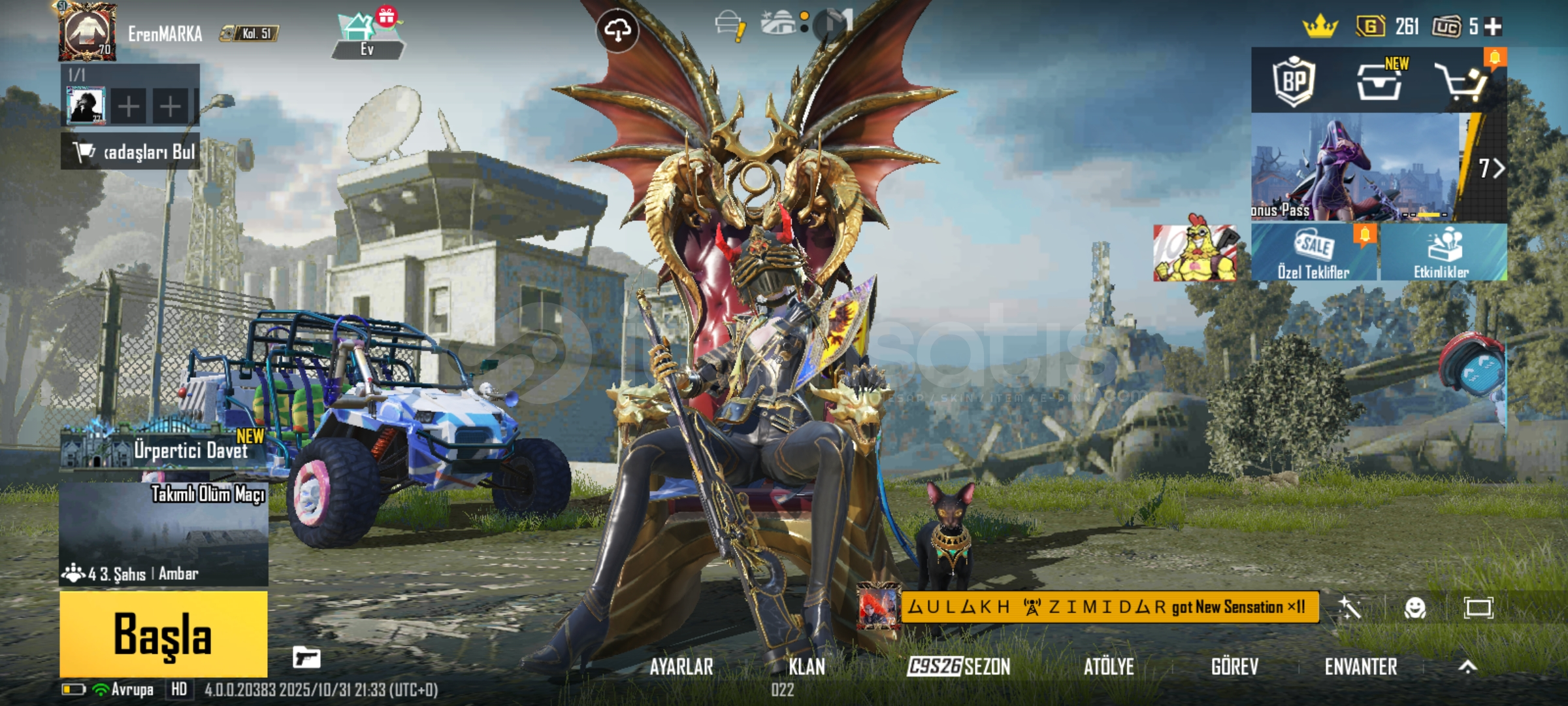Open the KLAN menu
The image size is (1568, 706).
pos(807,667)
